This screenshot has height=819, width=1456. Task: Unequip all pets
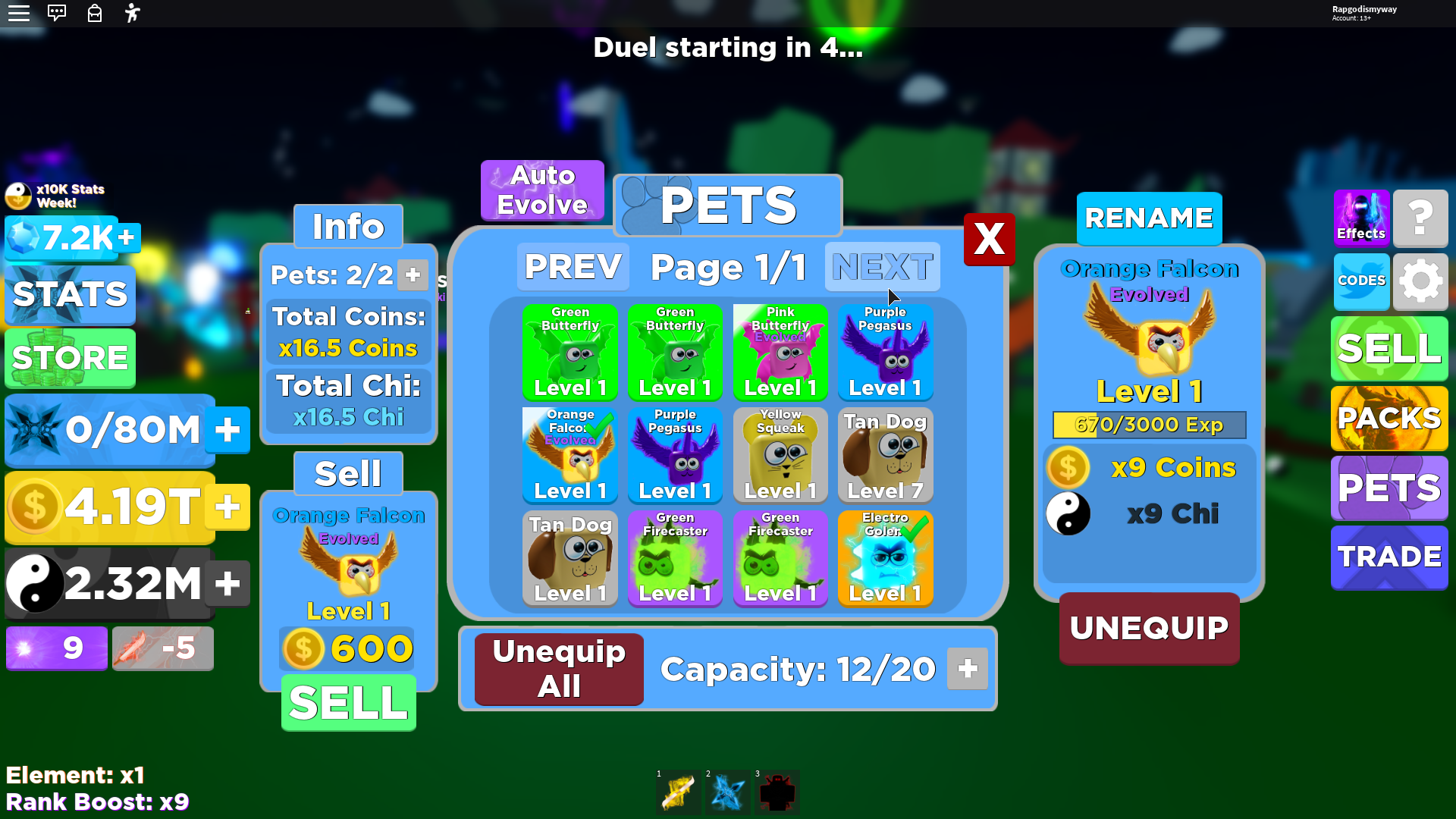tap(559, 669)
